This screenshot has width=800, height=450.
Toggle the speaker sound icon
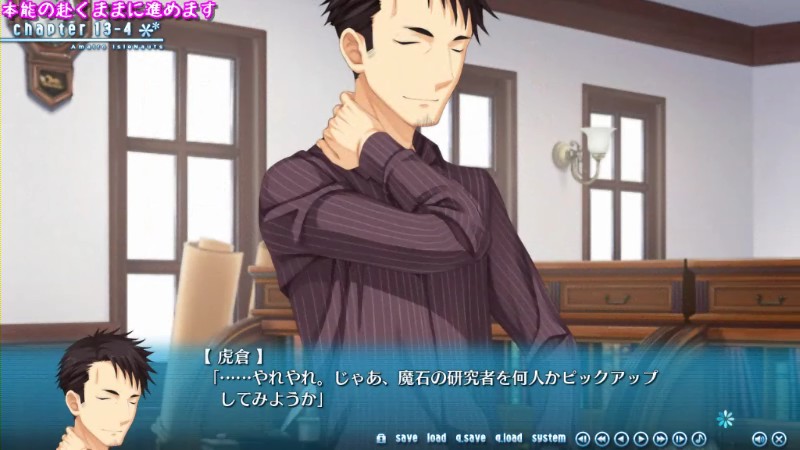pyautogui.click(x=758, y=438)
